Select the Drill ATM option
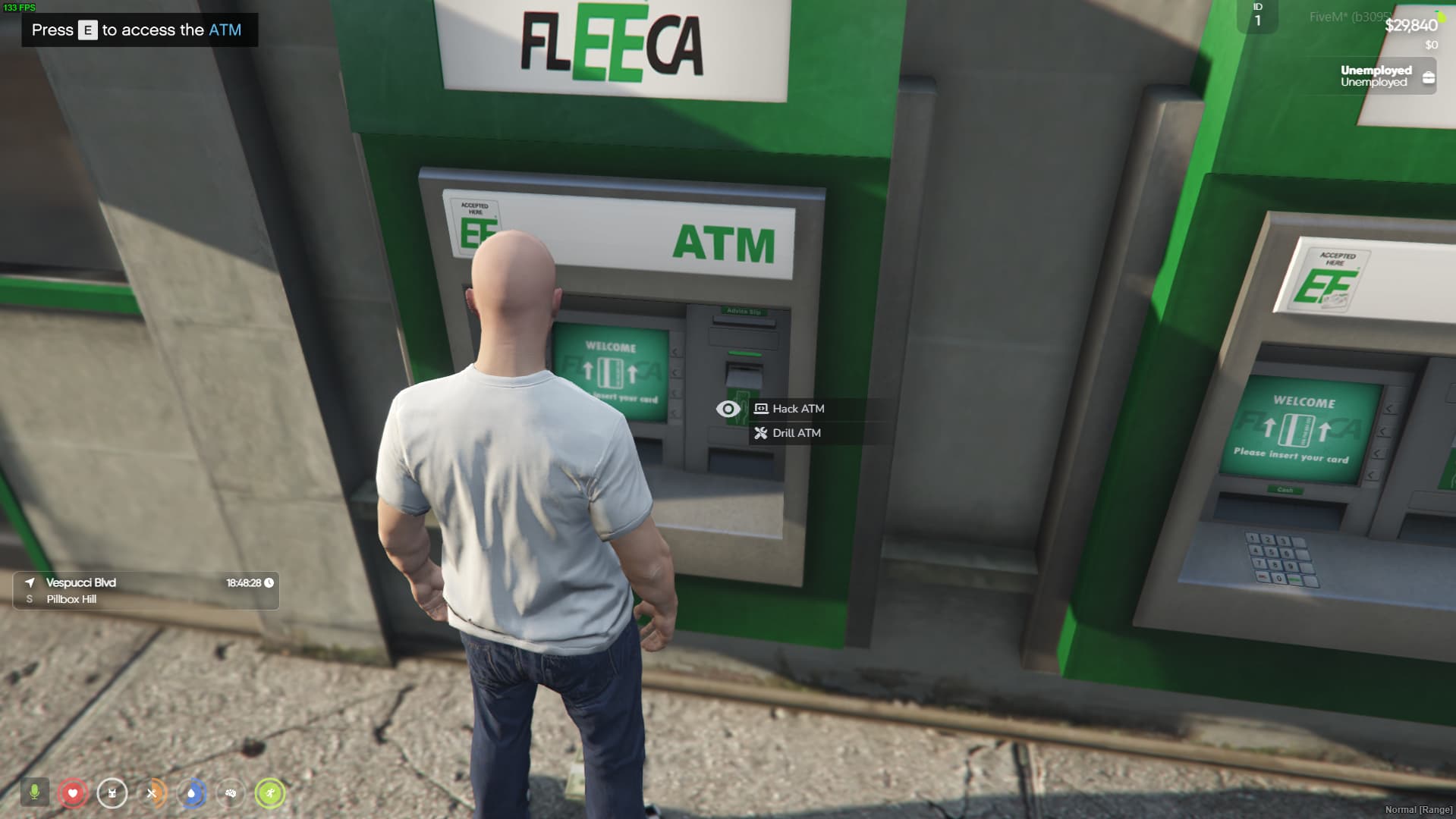1456x819 pixels. pyautogui.click(x=795, y=433)
